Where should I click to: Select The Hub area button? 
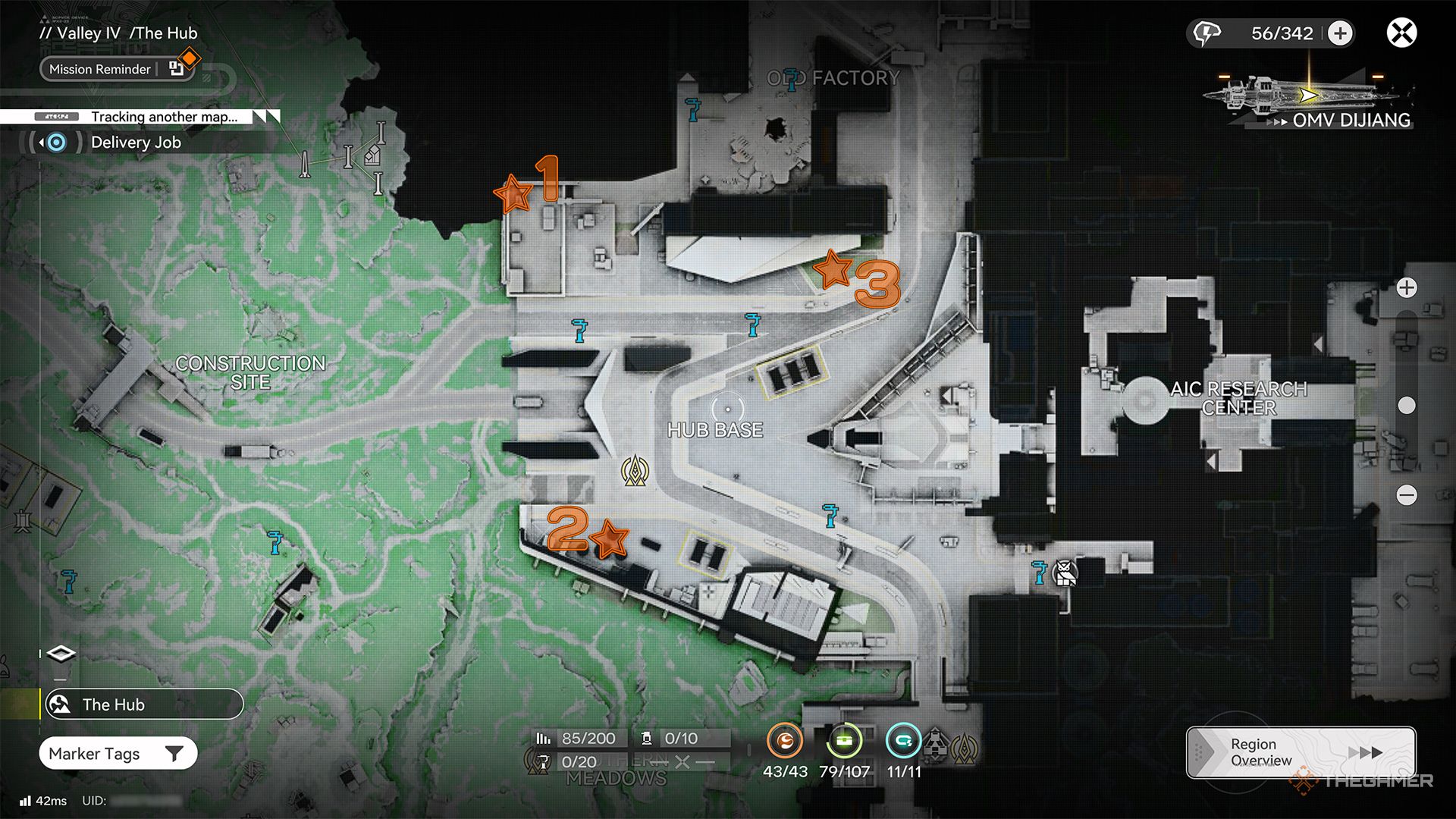pyautogui.click(x=143, y=704)
